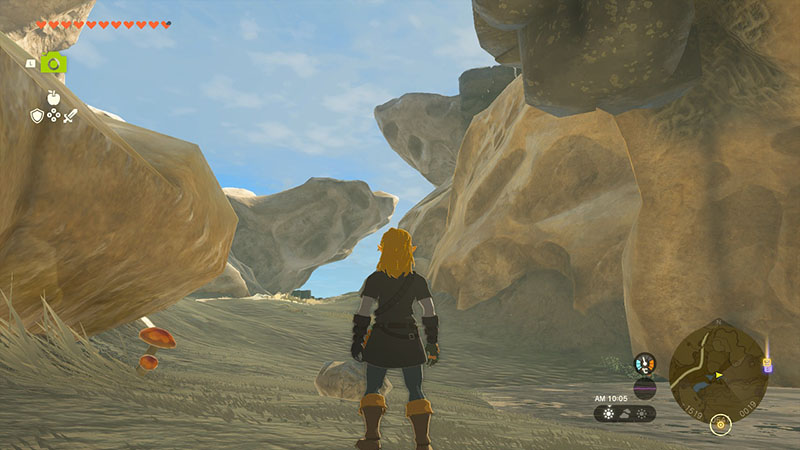Click the temperature gauge beside the minimap
This screenshot has width=800, height=450.
click(645, 364)
